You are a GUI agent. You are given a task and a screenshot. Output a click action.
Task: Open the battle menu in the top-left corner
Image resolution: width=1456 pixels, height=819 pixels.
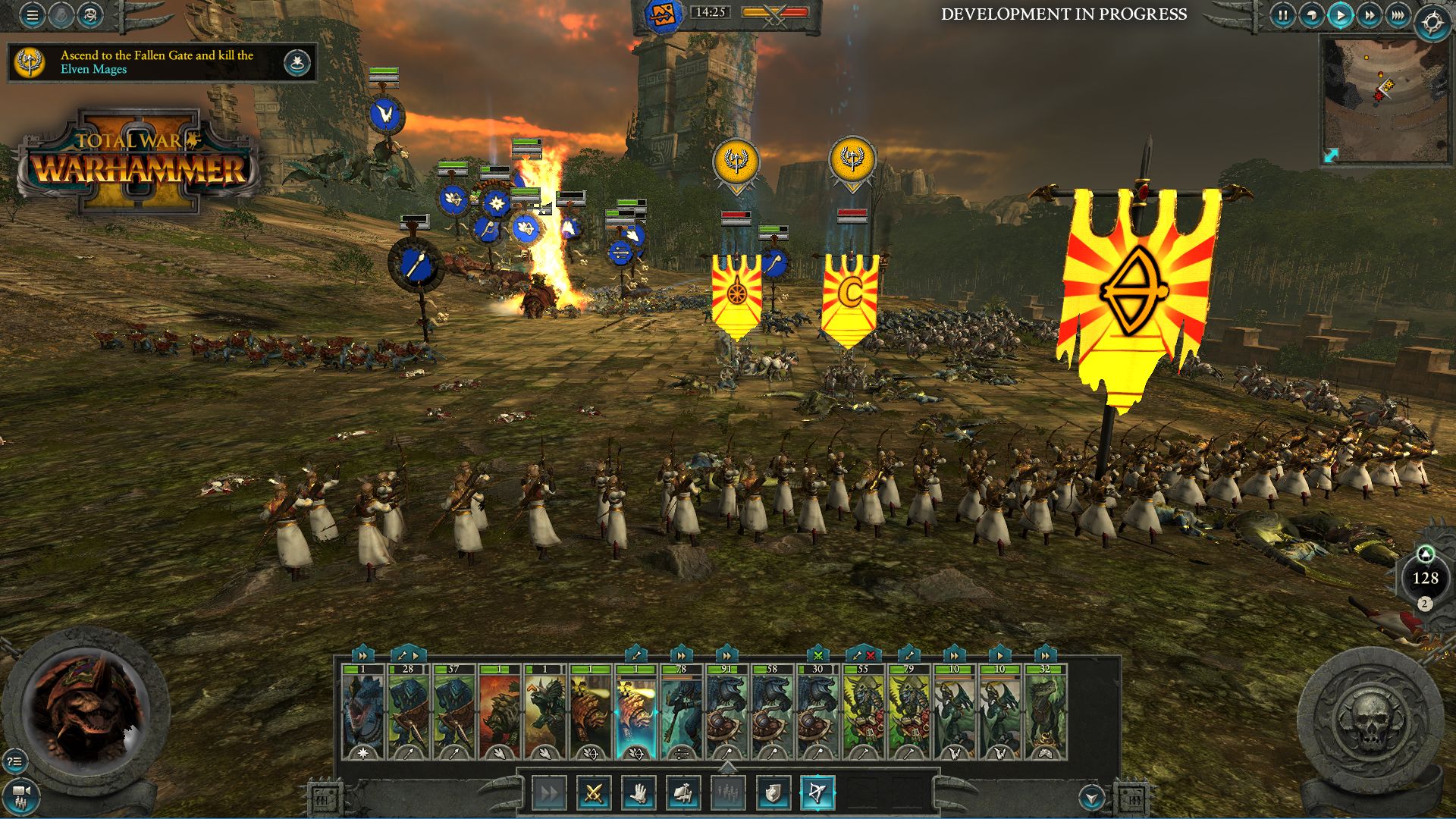click(x=30, y=14)
